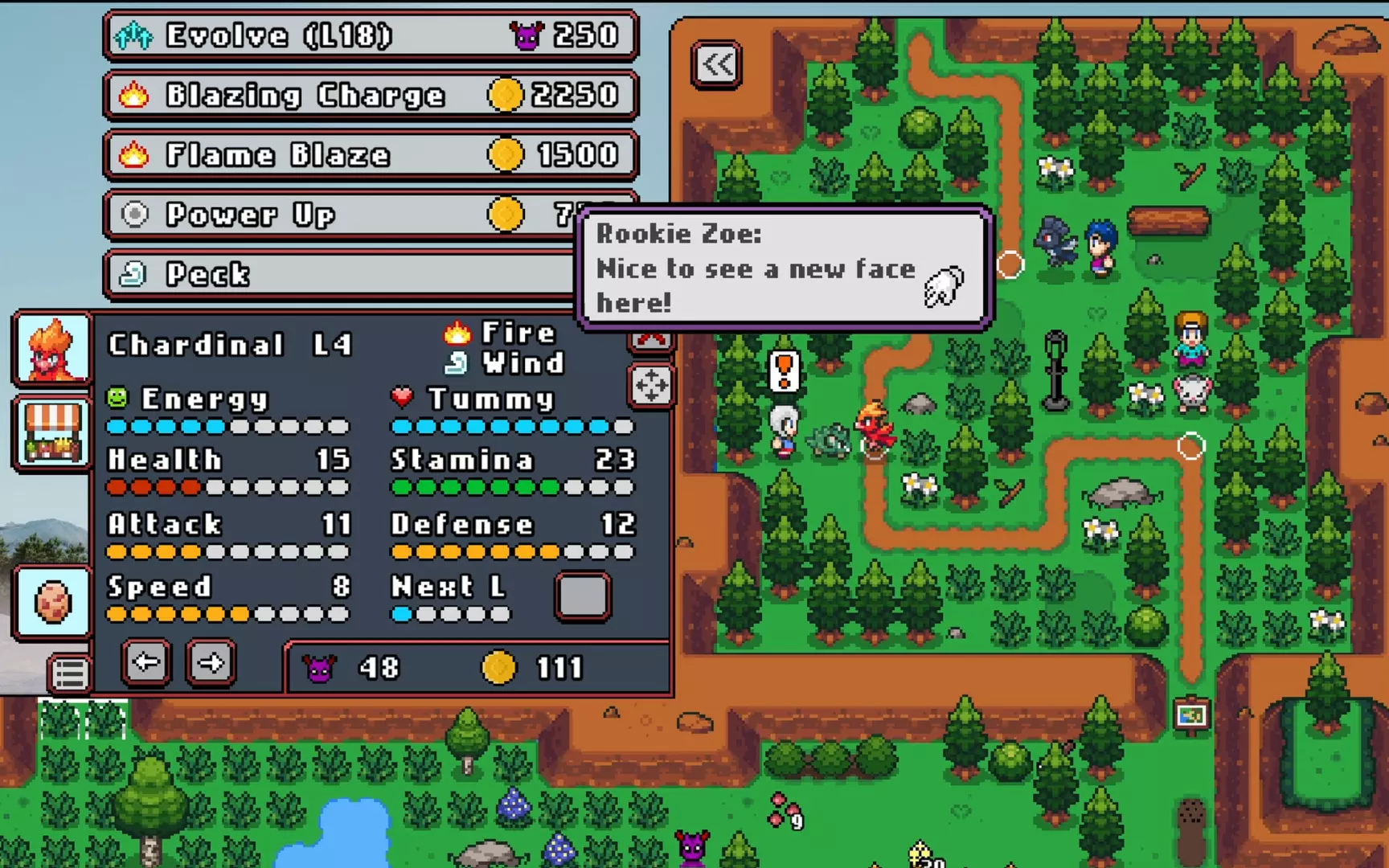Select the Chardinal portrait icon
Screen dimensions: 1389x868
click(x=51, y=349)
